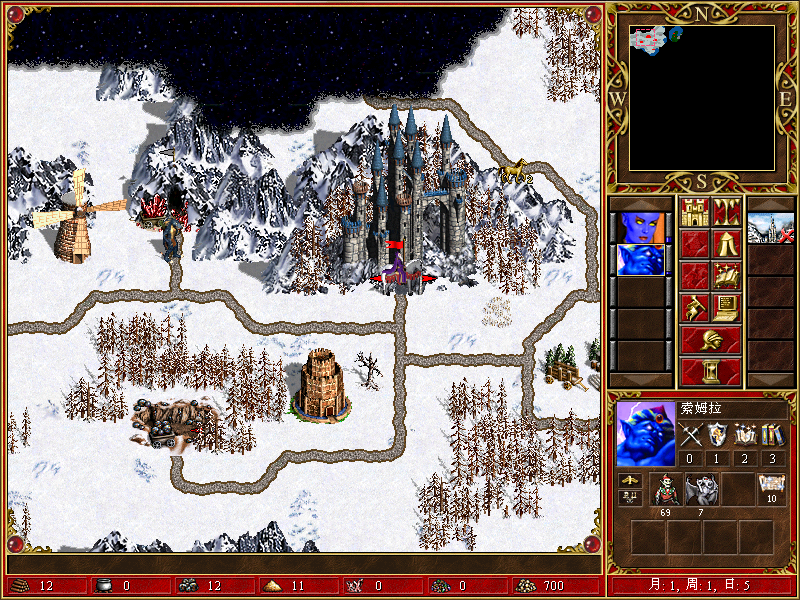Select the highlighted blue genie hero portrait
This screenshot has height=600, width=800.
(x=640, y=260)
